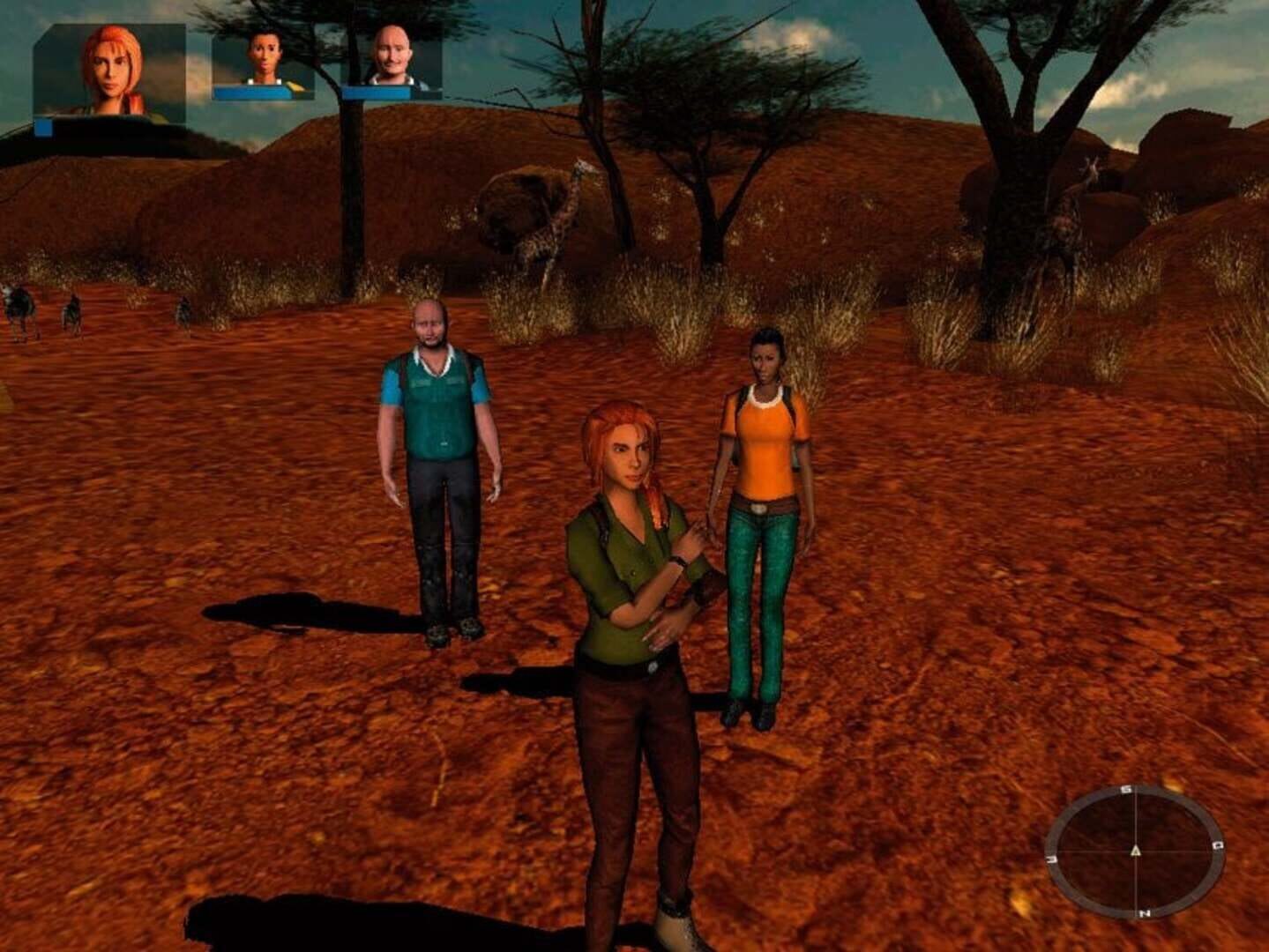Click the compass in the bottom-right corner
This screenshot has width=1269, height=952.
(1136, 852)
